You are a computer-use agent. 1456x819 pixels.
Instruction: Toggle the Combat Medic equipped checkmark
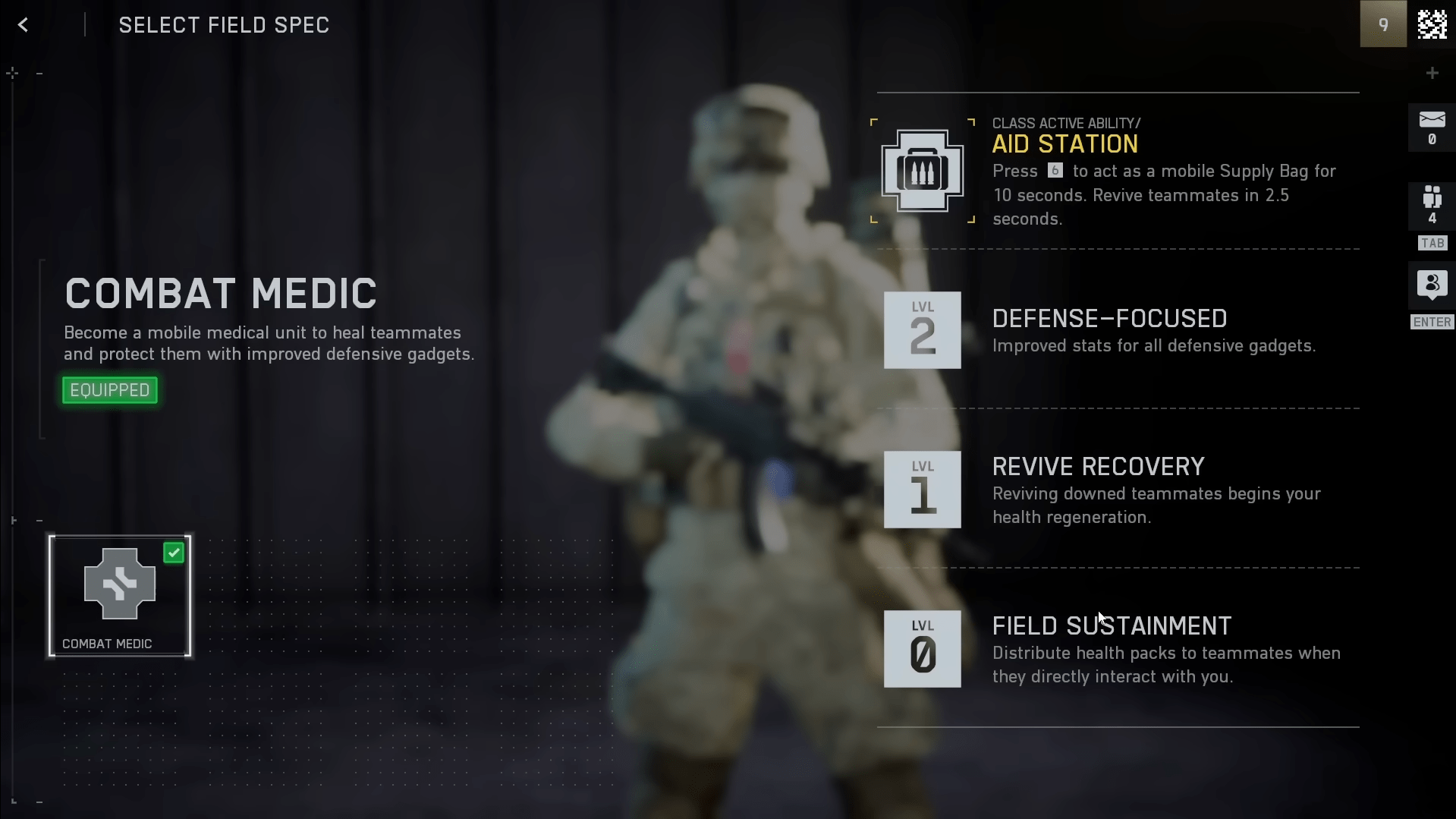click(x=174, y=552)
